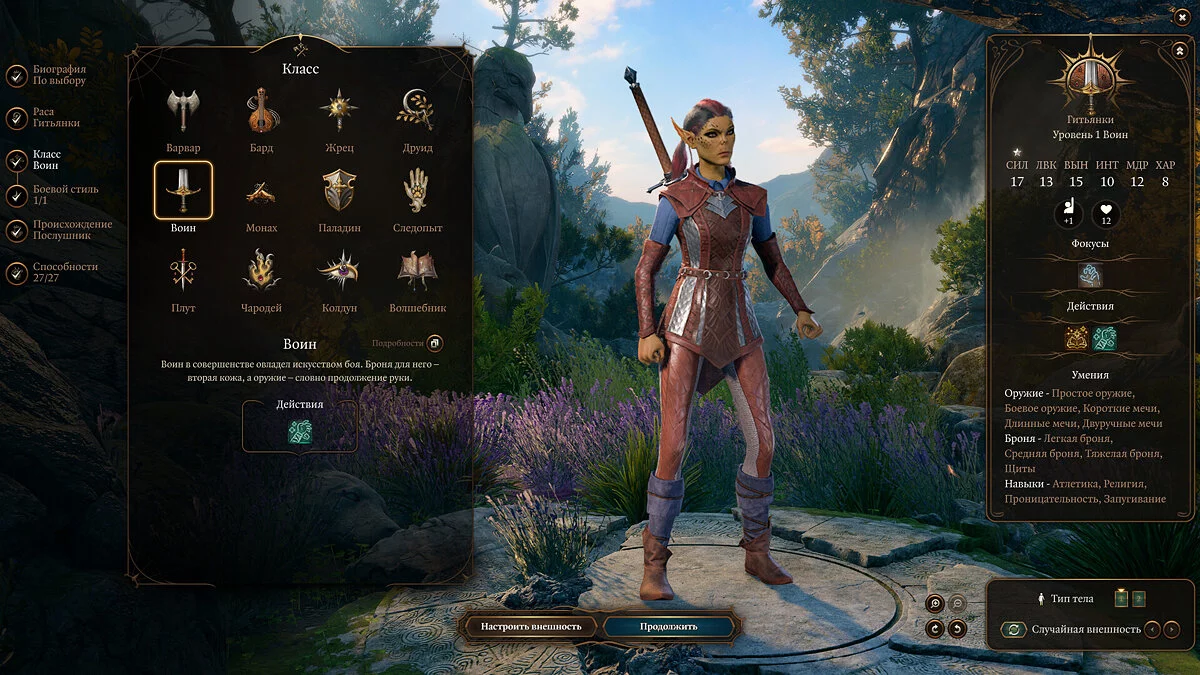Screen dimensions: 1200x675
Task: Select the Чародей class
Action: [x=262, y=270]
